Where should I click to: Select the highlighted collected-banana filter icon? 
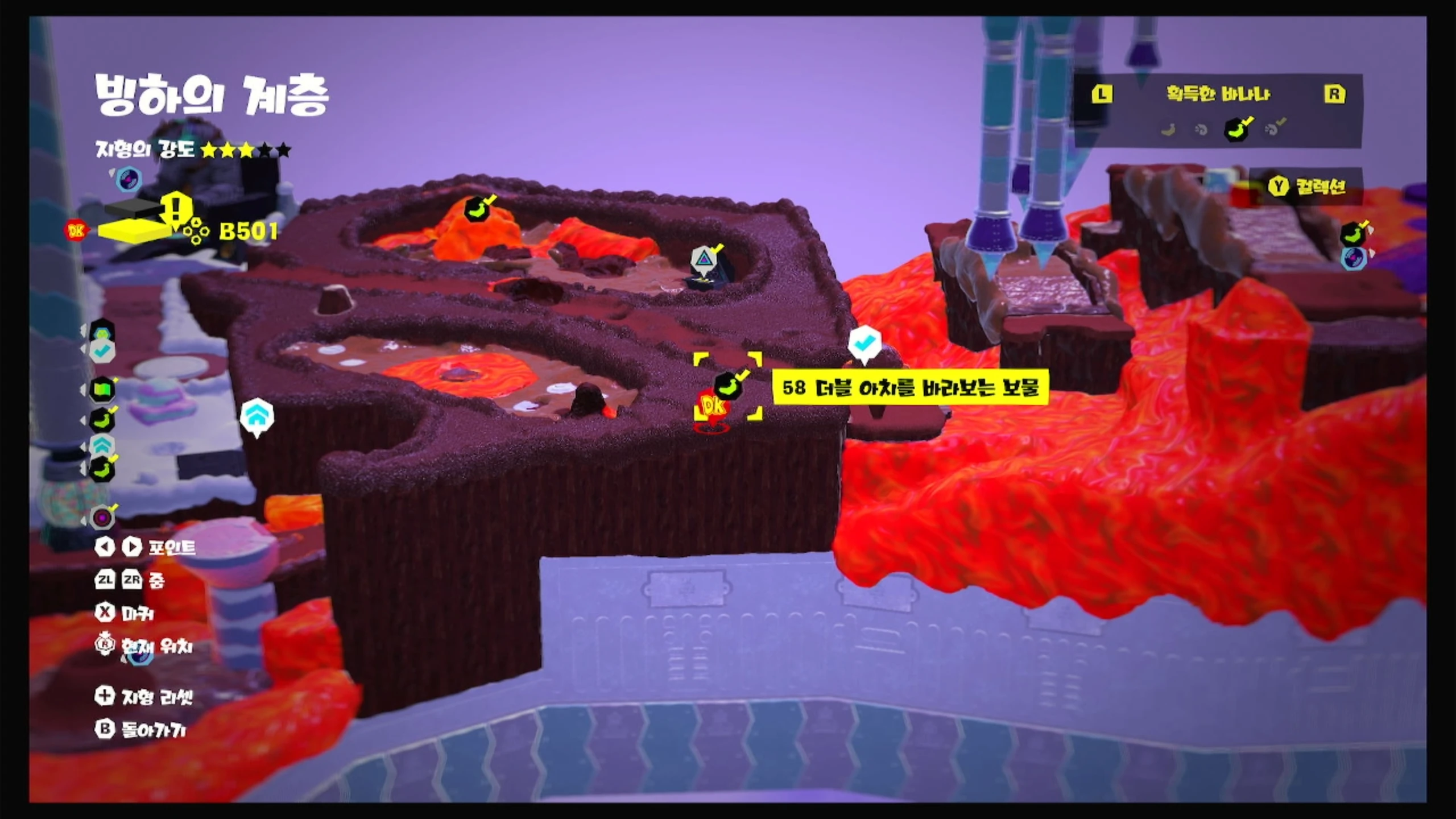1238,129
